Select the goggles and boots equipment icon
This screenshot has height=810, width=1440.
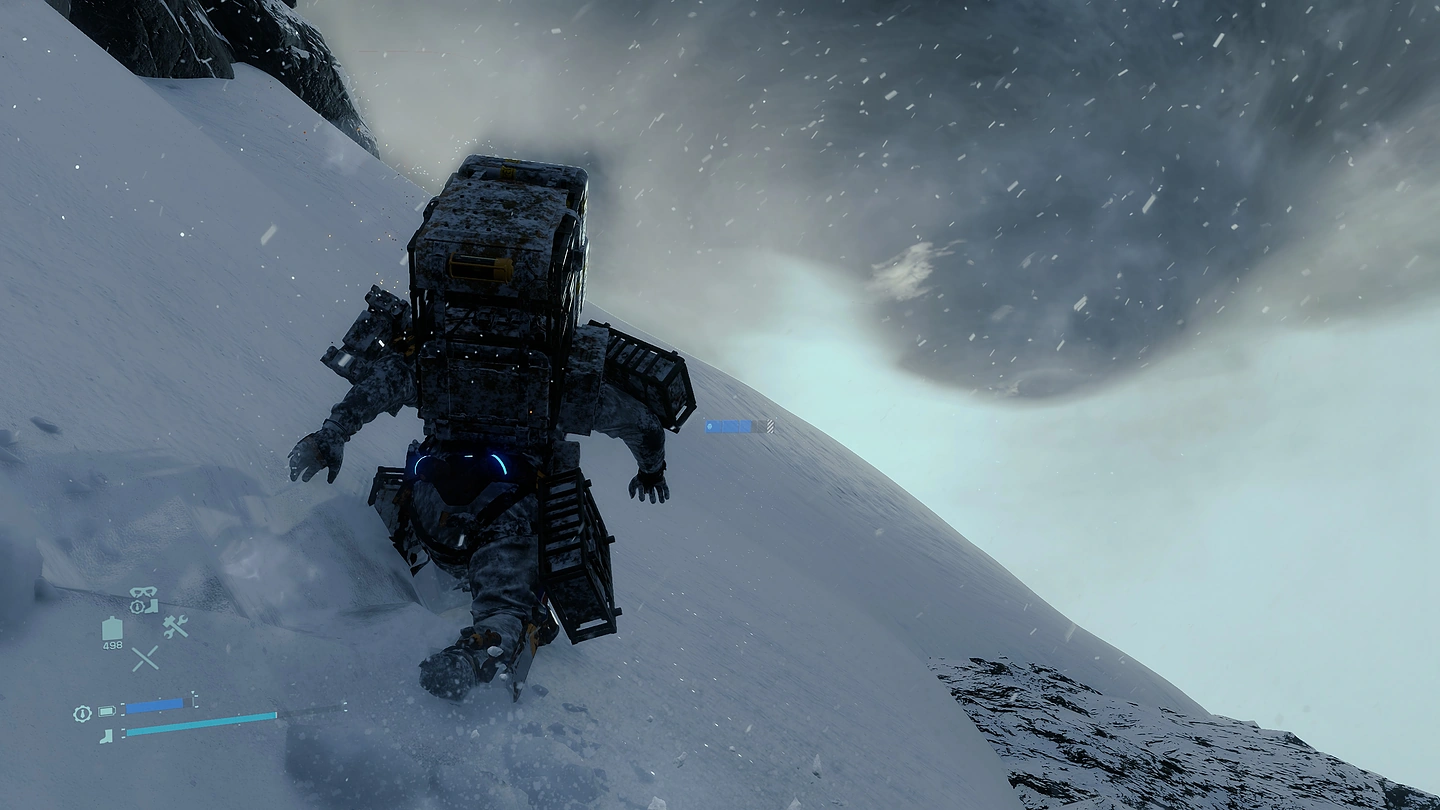coord(144,599)
